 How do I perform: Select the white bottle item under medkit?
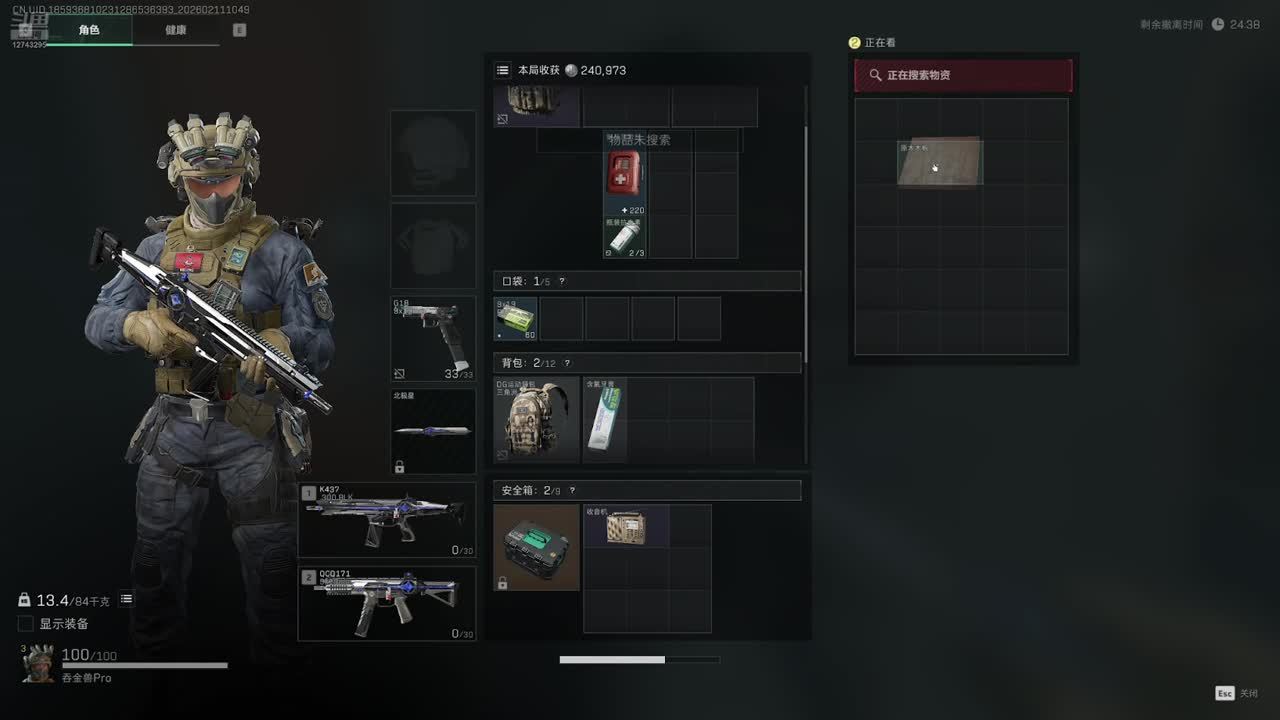click(624, 238)
